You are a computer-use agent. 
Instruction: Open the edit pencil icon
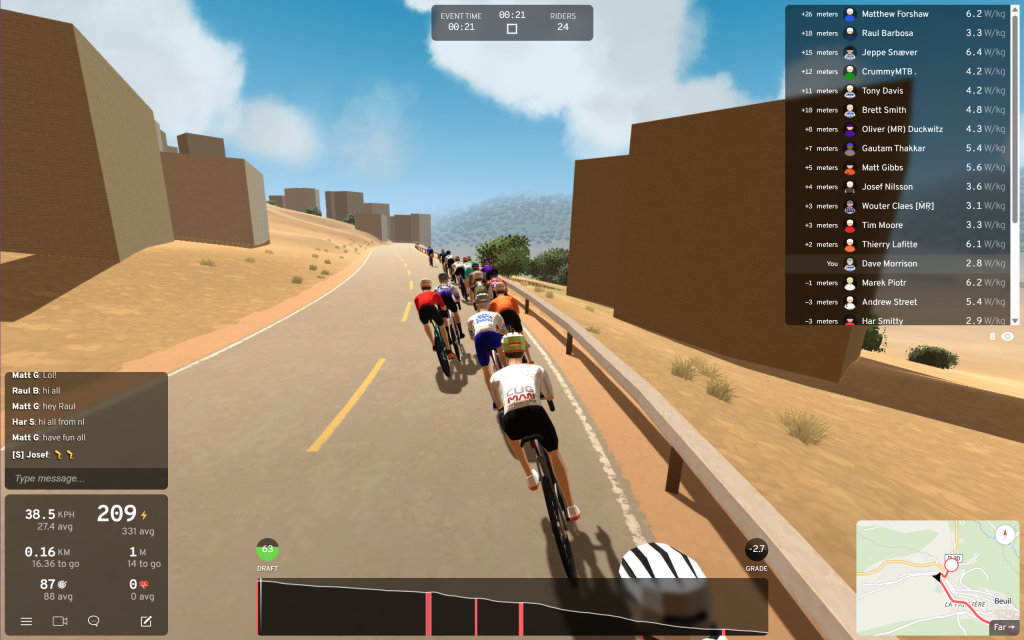[146, 621]
